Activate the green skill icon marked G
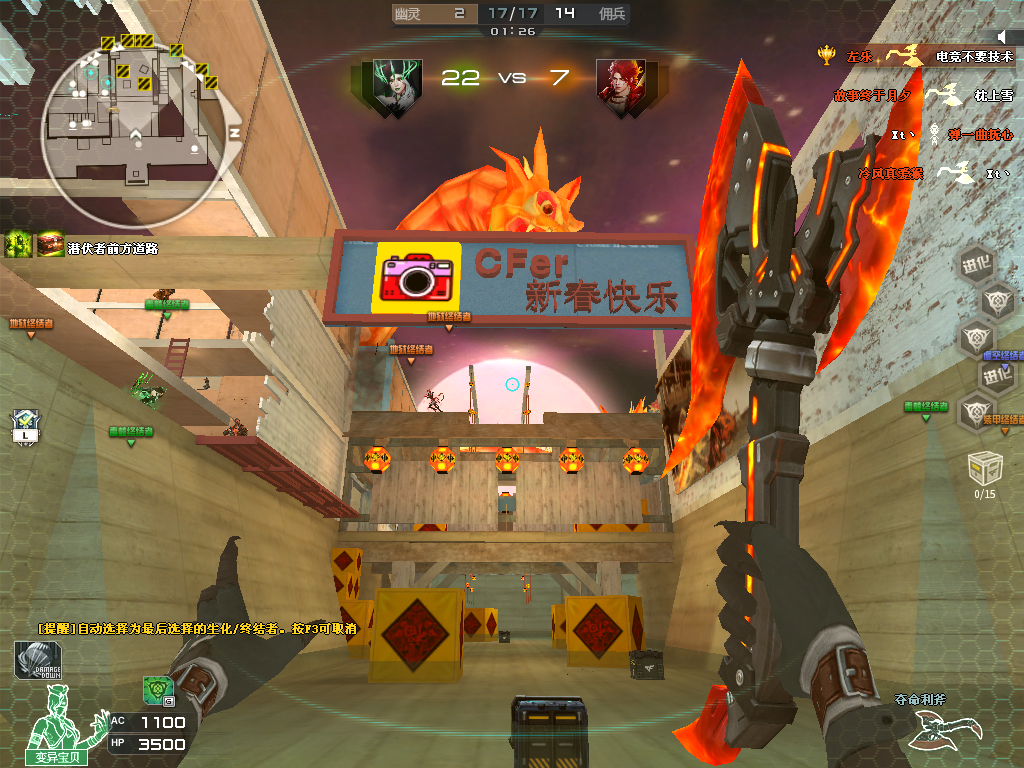1024x768 pixels. tap(157, 689)
